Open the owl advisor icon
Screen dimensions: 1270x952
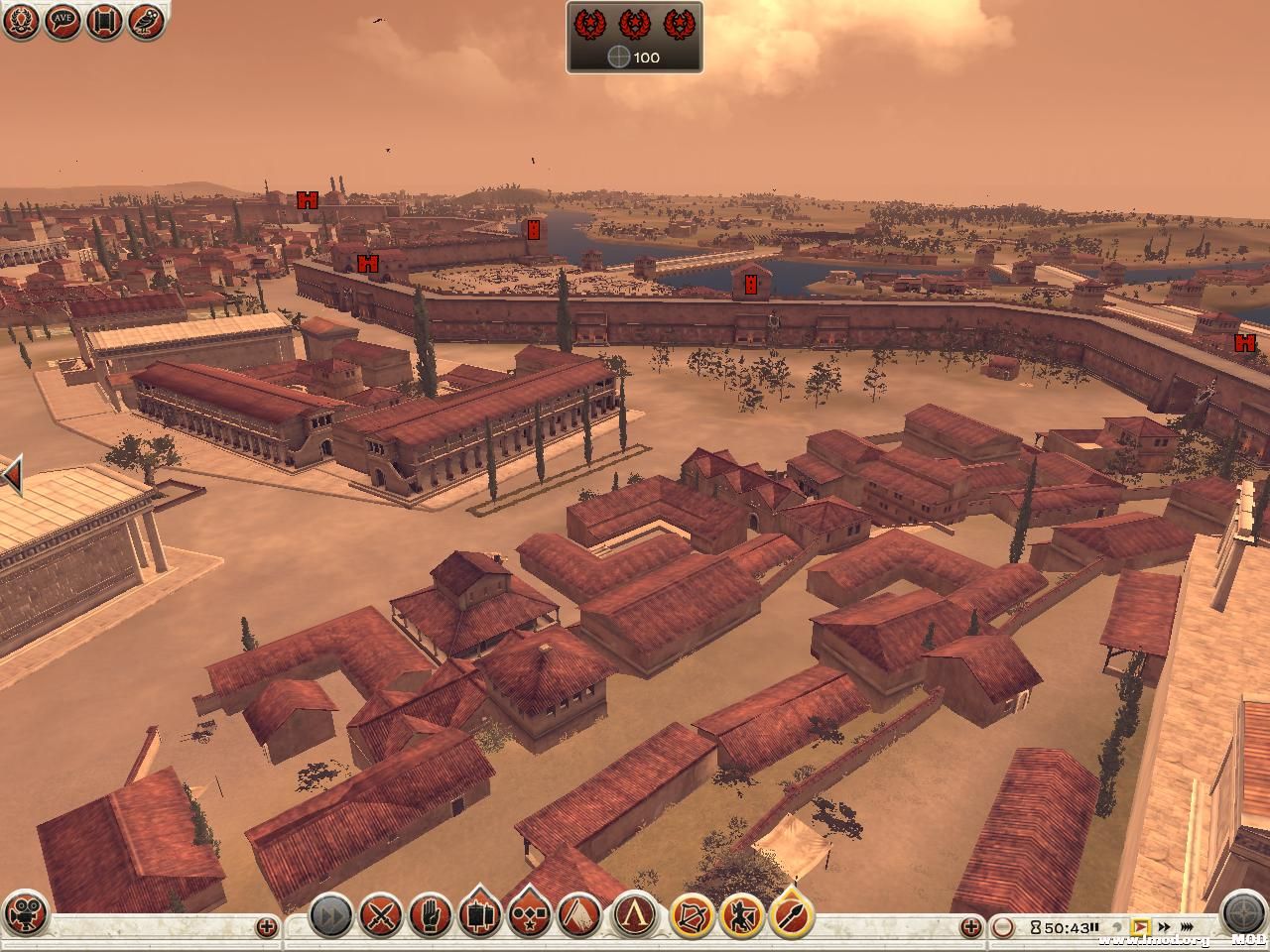[x=146, y=21]
